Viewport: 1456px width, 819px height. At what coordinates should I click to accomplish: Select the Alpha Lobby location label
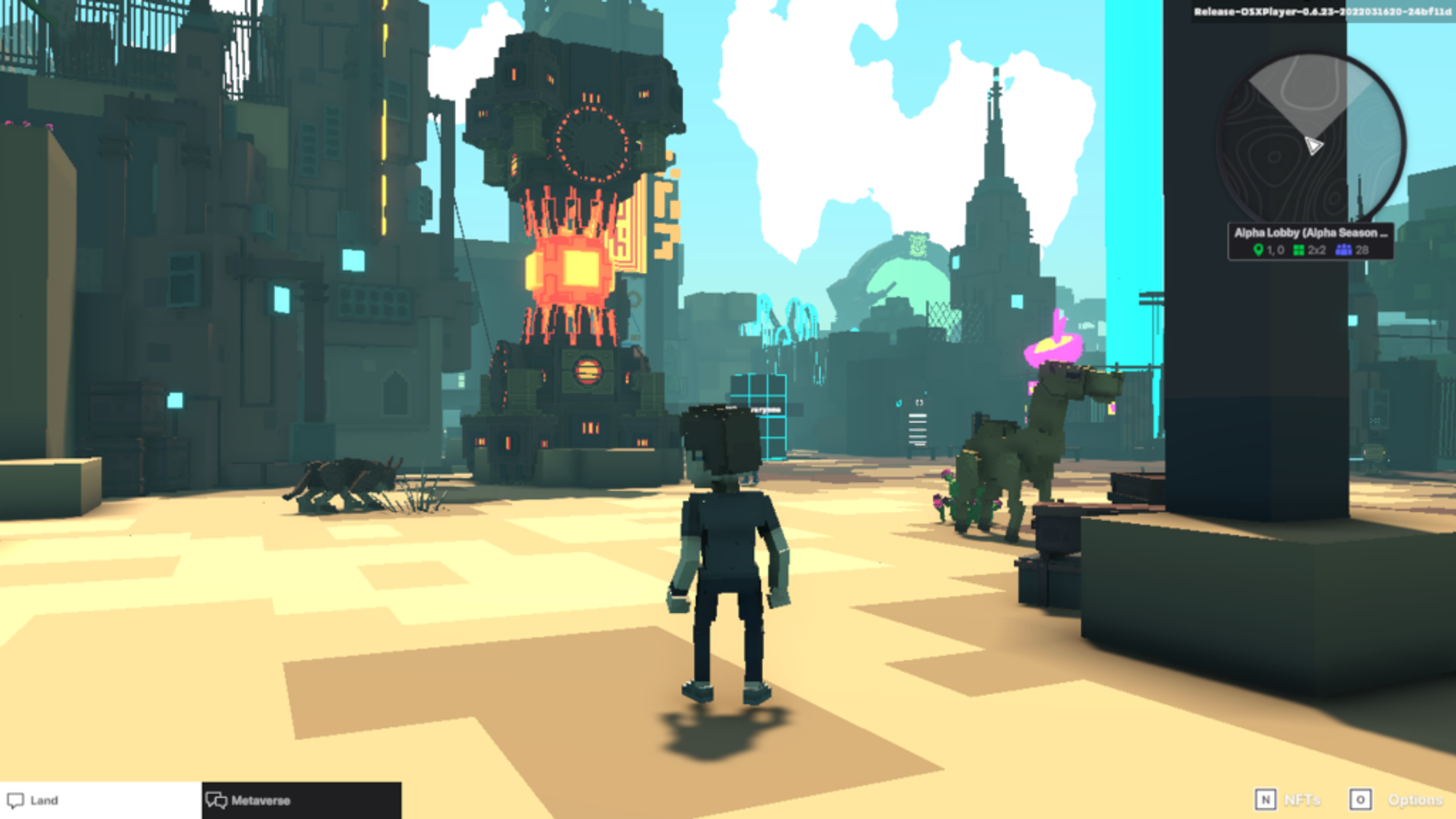pyautogui.click(x=1310, y=233)
